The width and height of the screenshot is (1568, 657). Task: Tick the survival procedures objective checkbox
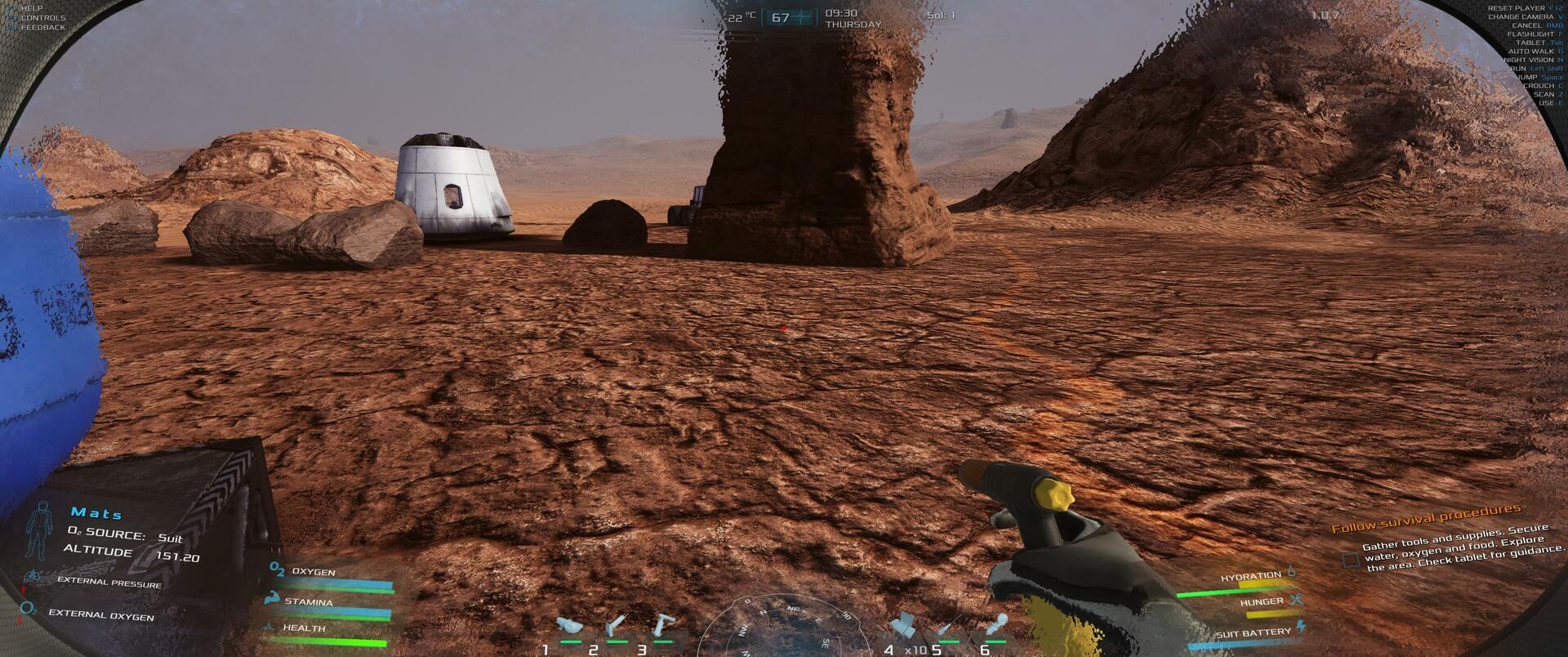1351,560
